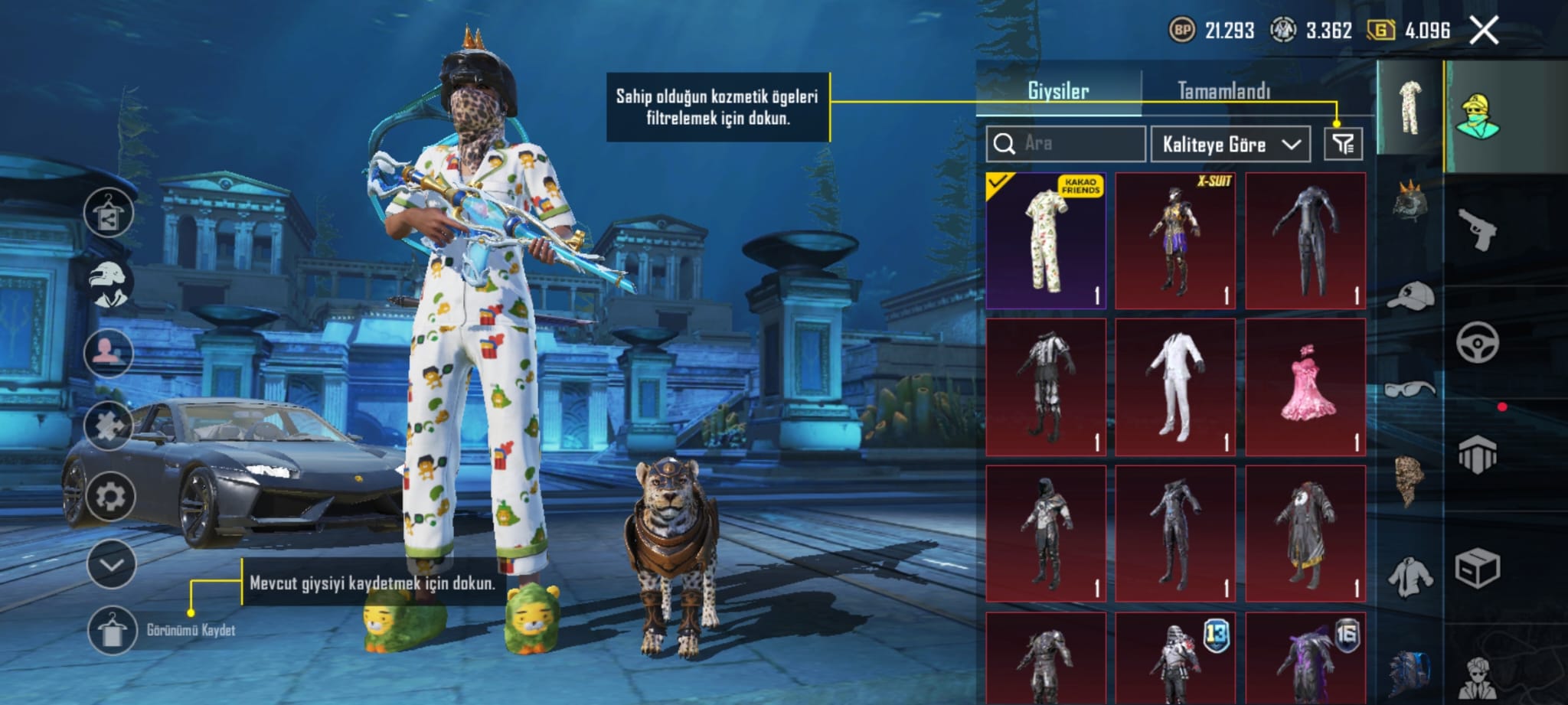Close the inventory screen with the X
Image resolution: width=1568 pixels, height=705 pixels.
coord(1484,31)
